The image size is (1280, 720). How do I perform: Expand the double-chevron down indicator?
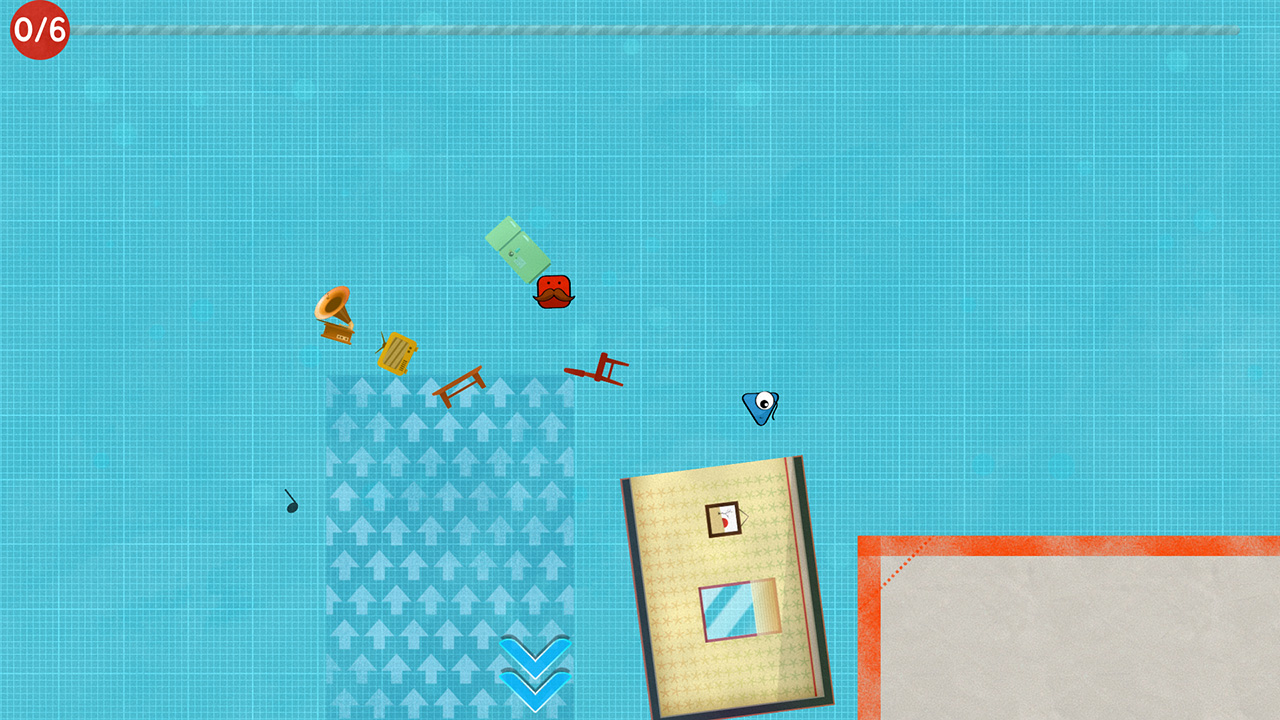533,672
